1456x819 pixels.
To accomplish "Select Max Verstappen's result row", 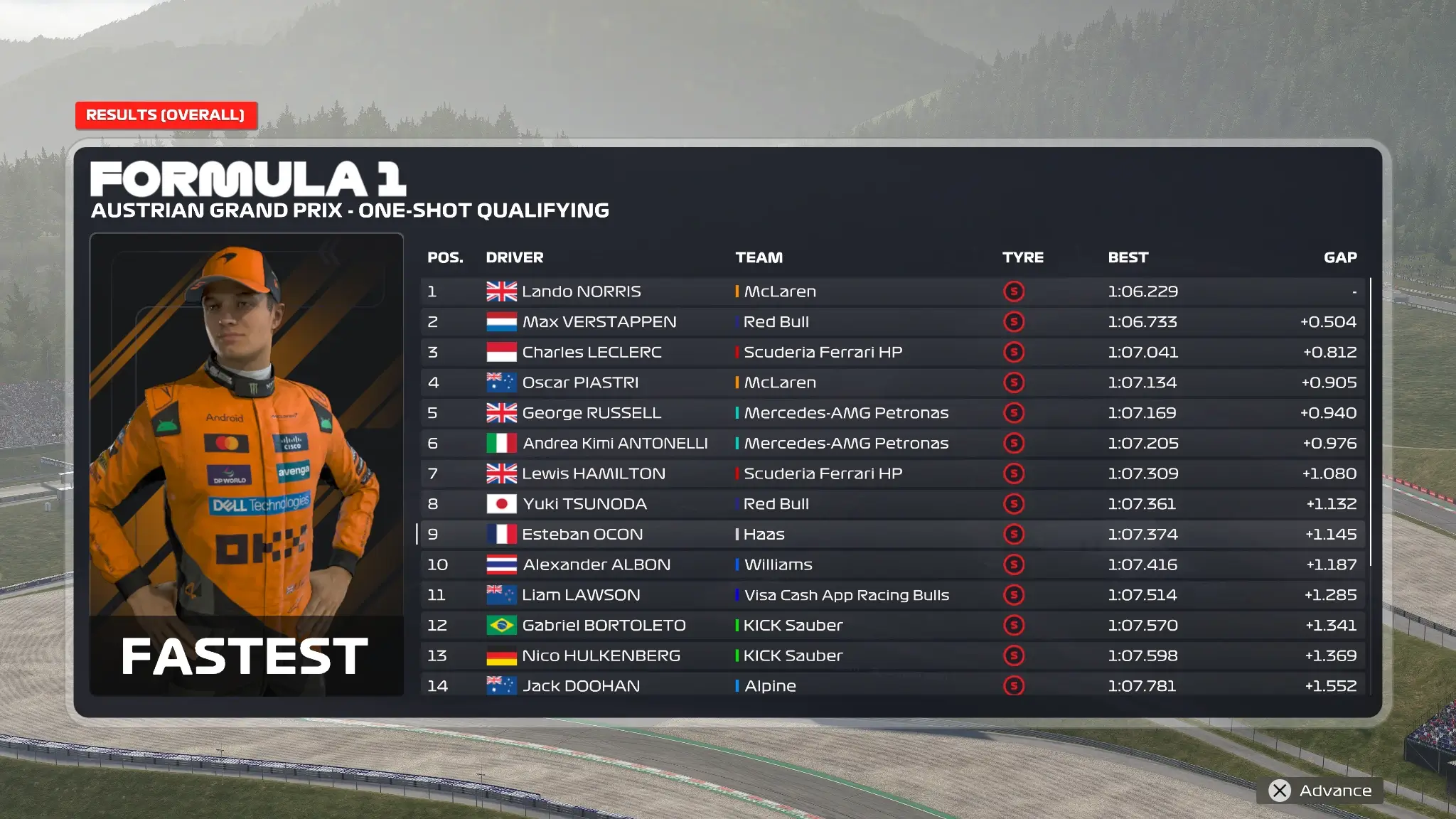I will click(892, 322).
